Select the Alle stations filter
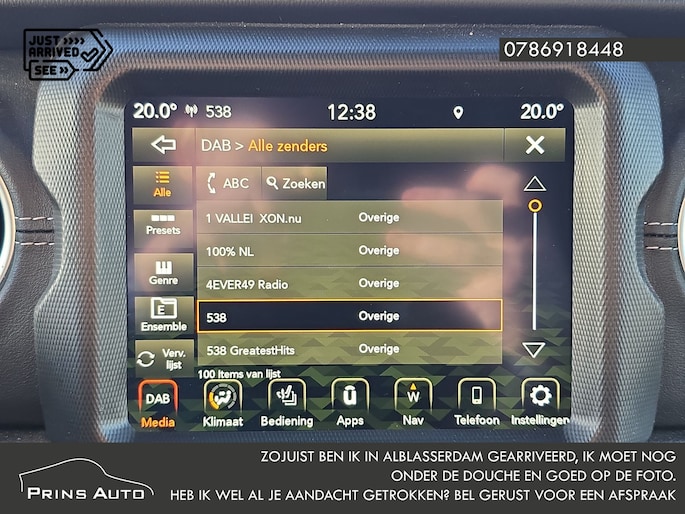Viewport: 685px width, 514px height. pyautogui.click(x=162, y=184)
